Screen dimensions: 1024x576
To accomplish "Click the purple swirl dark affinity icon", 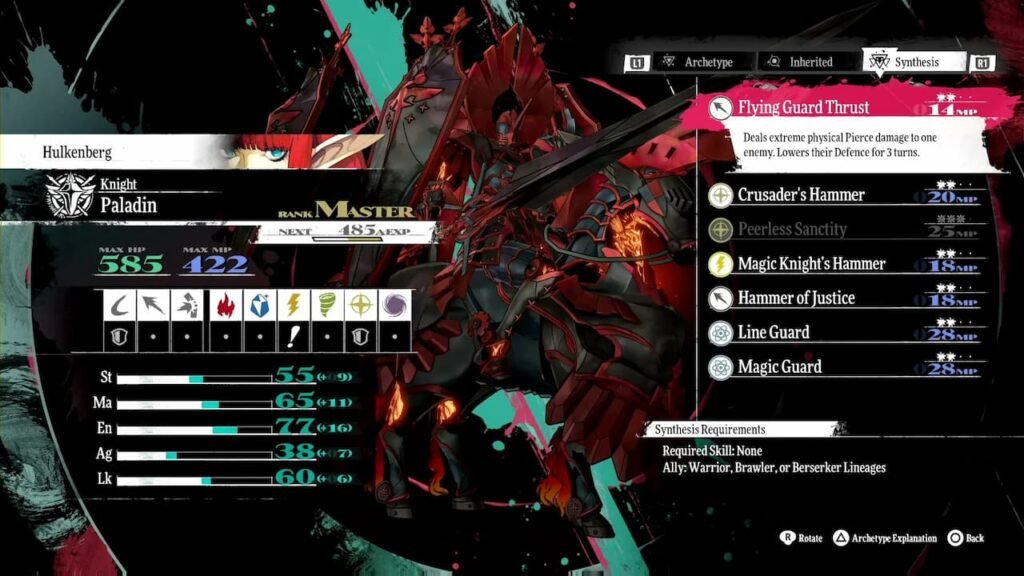I will [x=396, y=305].
